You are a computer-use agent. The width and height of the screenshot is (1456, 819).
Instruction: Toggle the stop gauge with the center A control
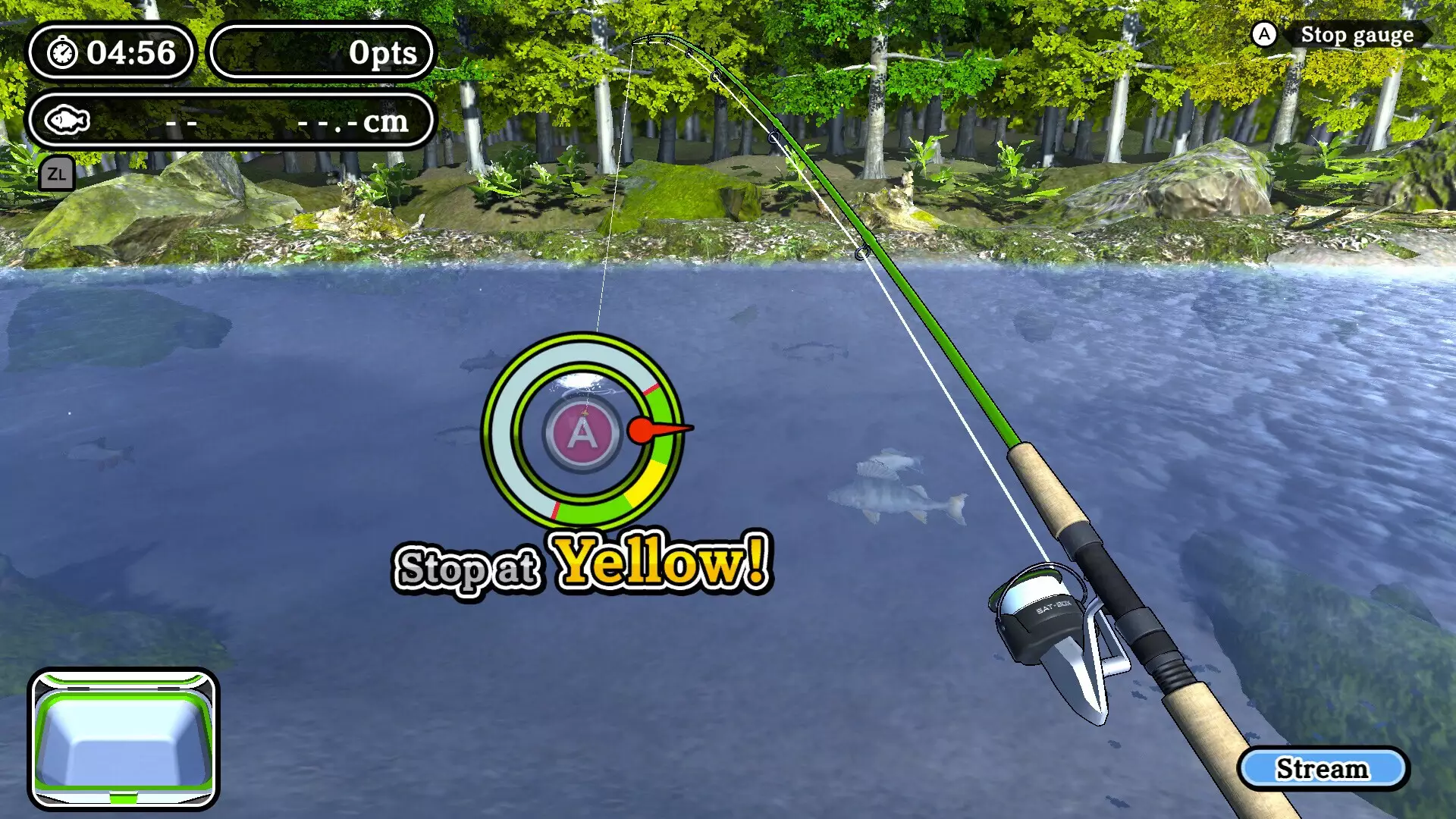582,435
